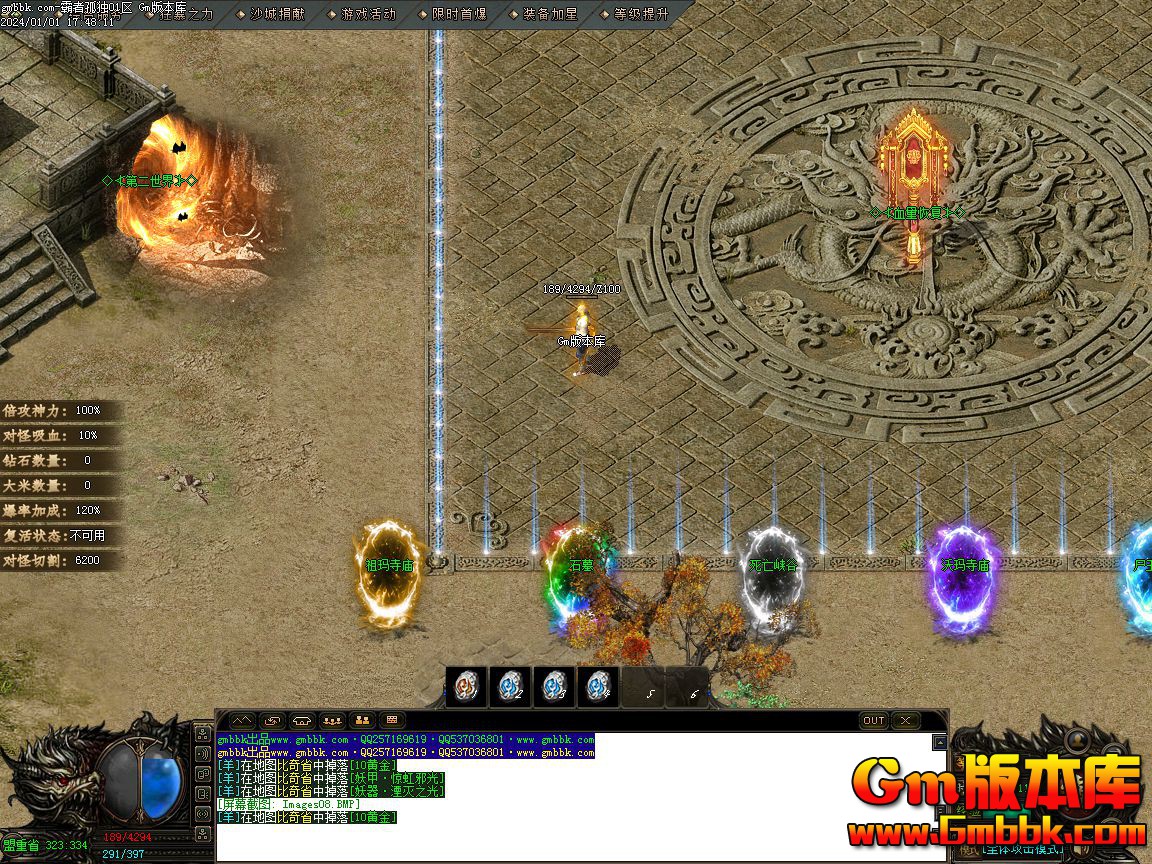Click the grid icon on chat toolbar
The width and height of the screenshot is (1152, 864).
[392, 720]
